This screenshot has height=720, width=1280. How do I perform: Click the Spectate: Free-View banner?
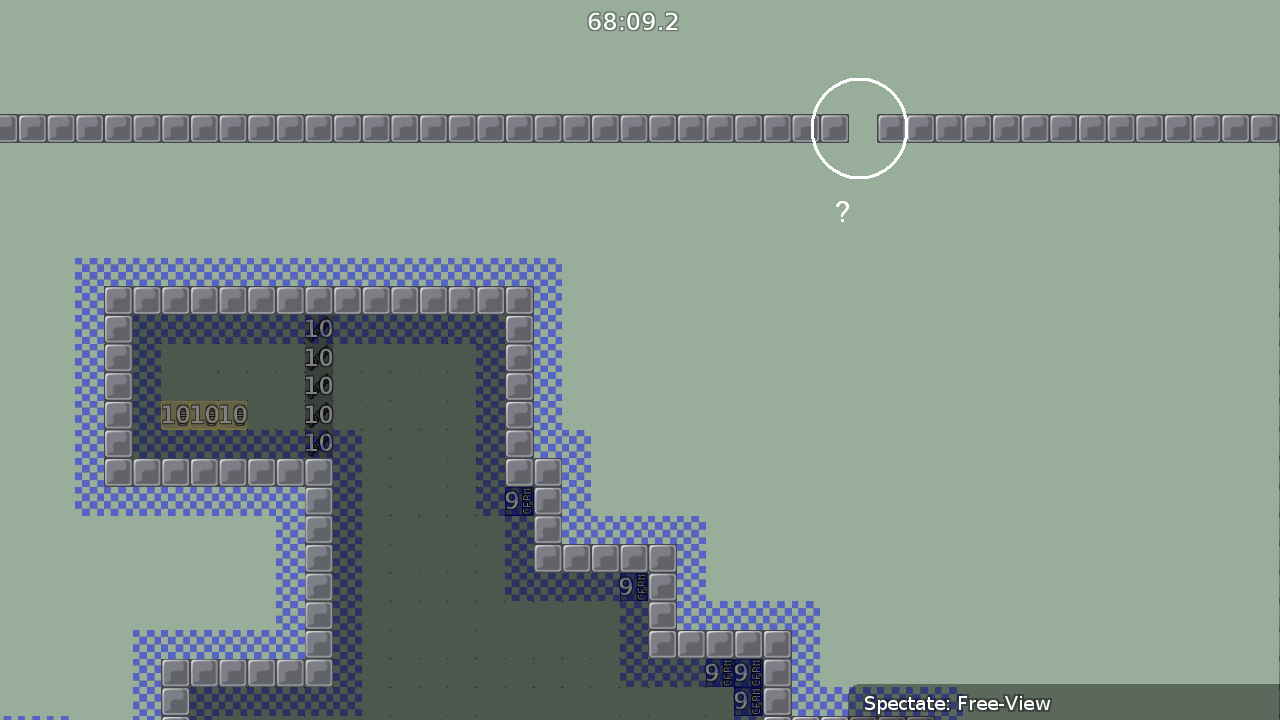(x=960, y=704)
